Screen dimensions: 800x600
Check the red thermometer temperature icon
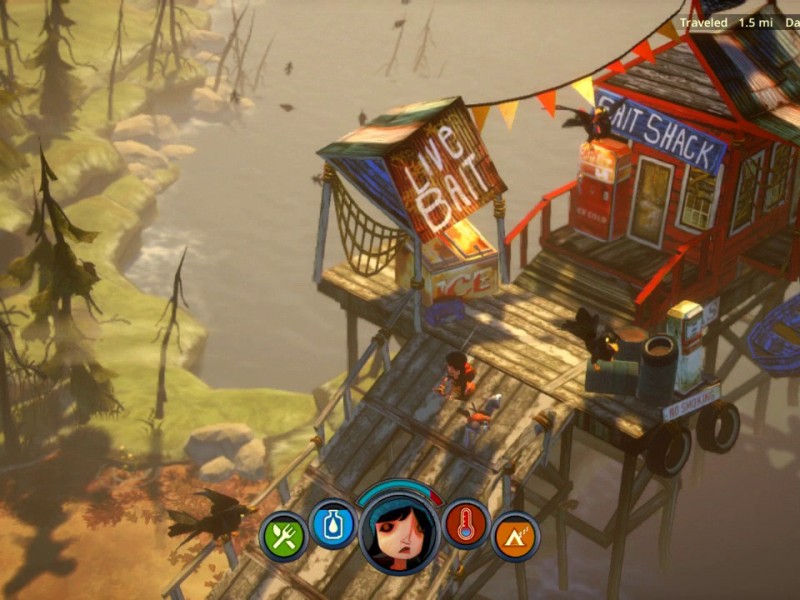(466, 525)
